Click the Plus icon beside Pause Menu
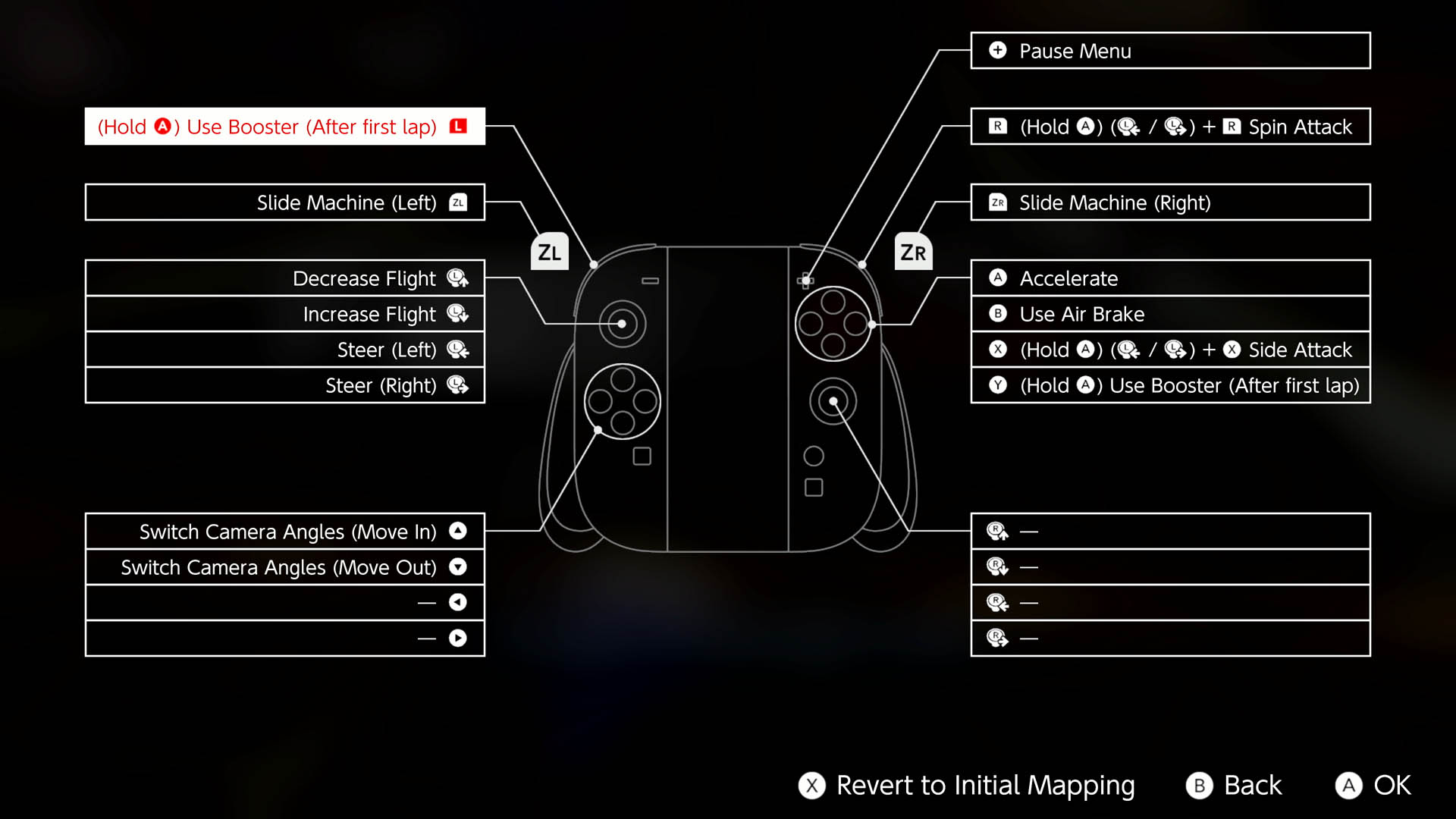 click(x=997, y=51)
